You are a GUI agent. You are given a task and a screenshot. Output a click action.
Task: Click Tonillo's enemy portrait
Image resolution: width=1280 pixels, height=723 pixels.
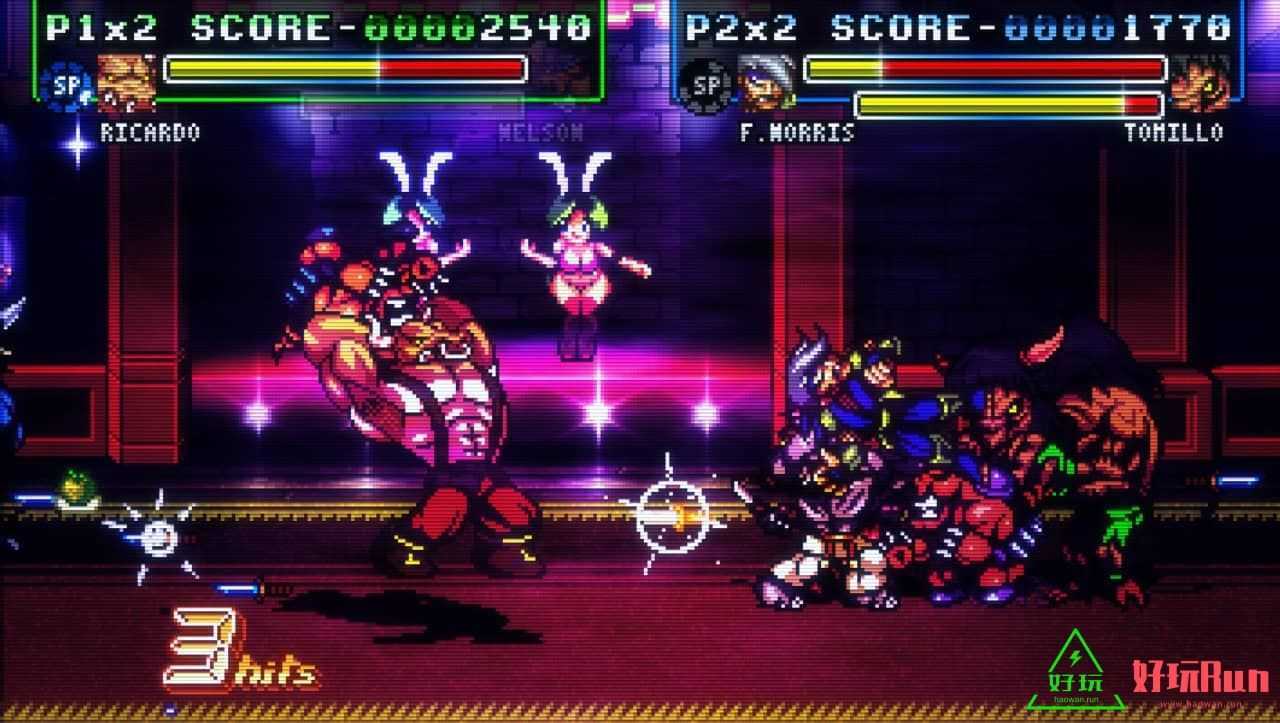pyautogui.click(x=1199, y=84)
